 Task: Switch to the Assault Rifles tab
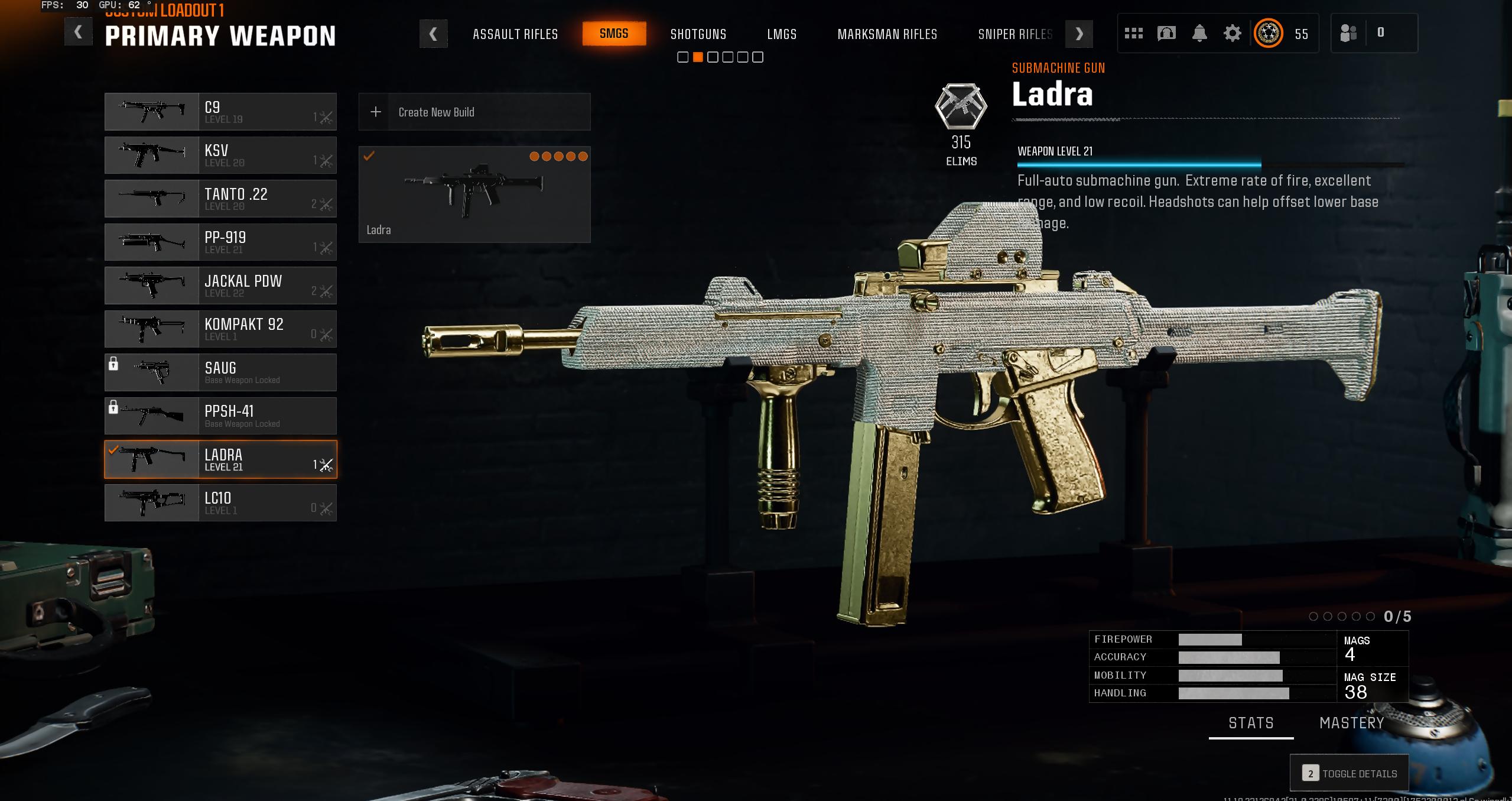[515, 34]
